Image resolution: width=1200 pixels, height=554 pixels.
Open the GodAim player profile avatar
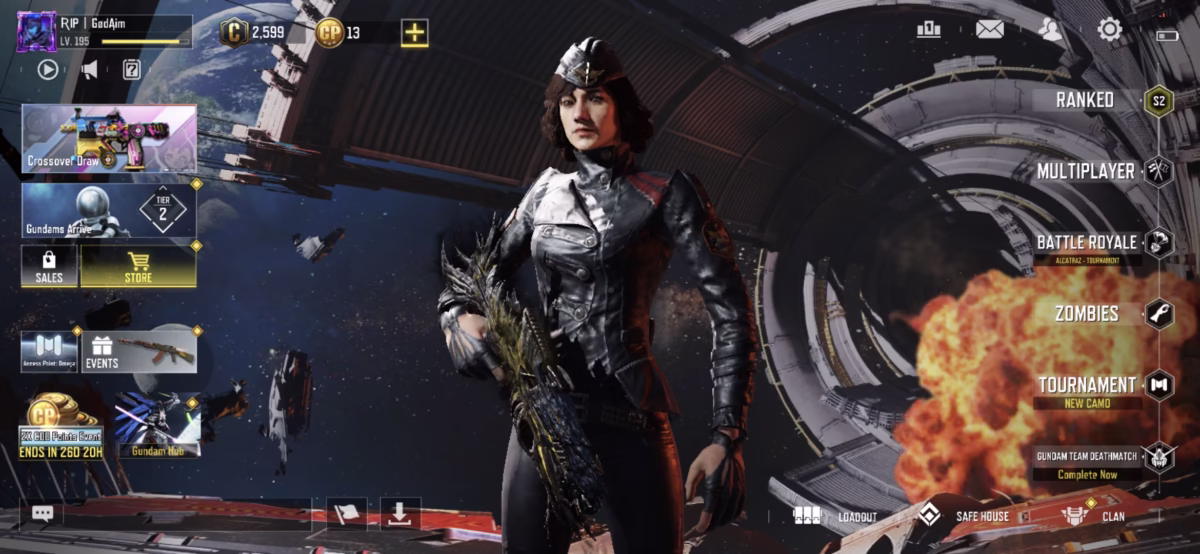(37, 31)
